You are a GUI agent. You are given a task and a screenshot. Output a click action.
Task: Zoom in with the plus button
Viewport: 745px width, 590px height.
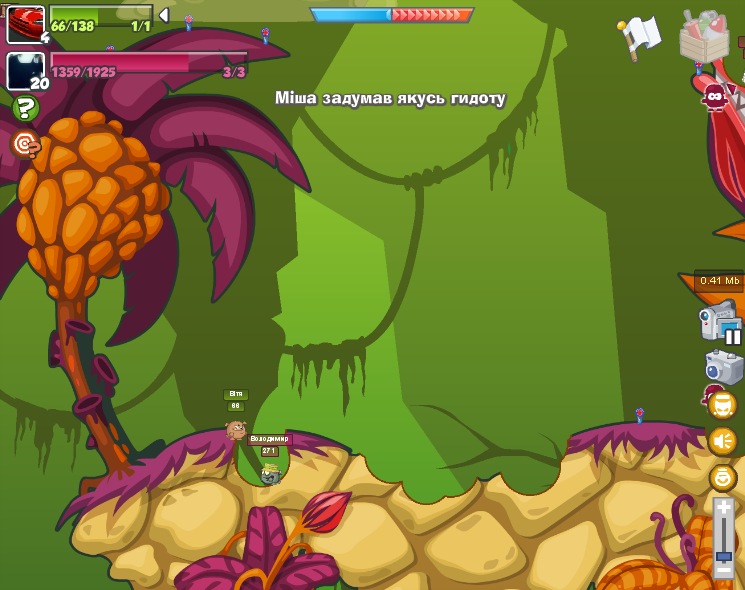[724, 509]
